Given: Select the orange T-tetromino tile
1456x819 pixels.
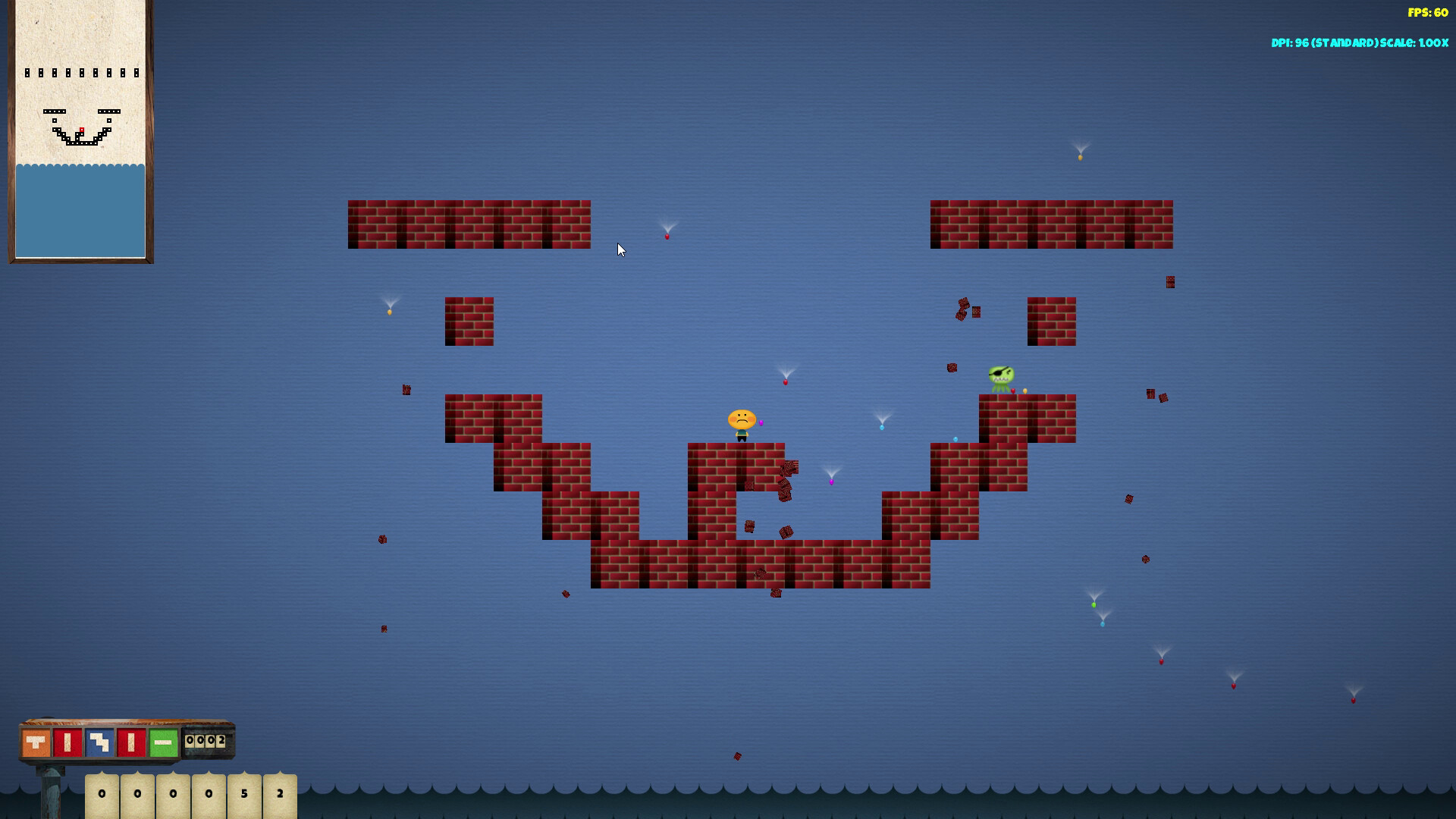Looking at the screenshot, I should tap(35, 742).
